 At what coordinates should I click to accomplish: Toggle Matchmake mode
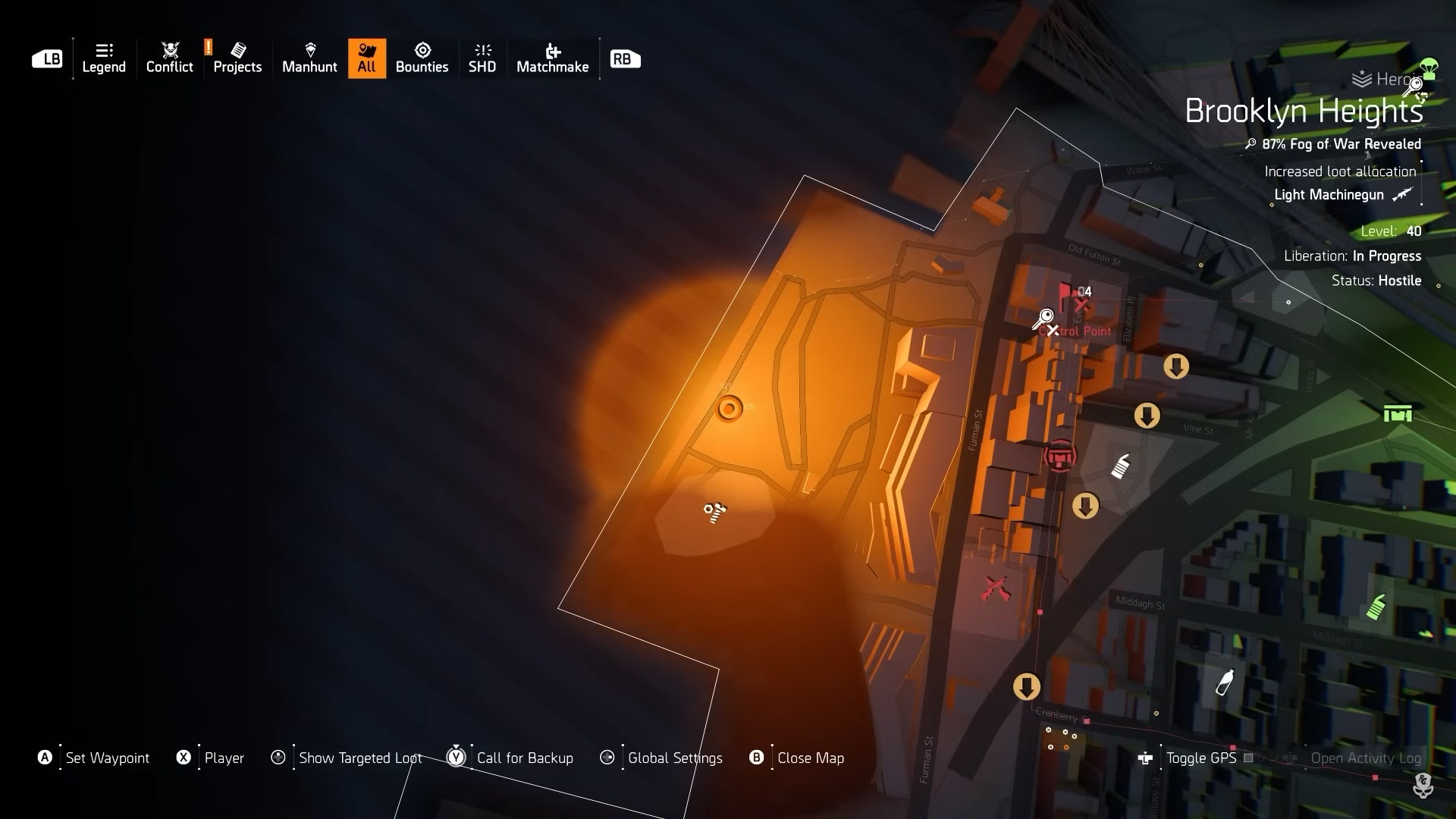tap(554, 58)
